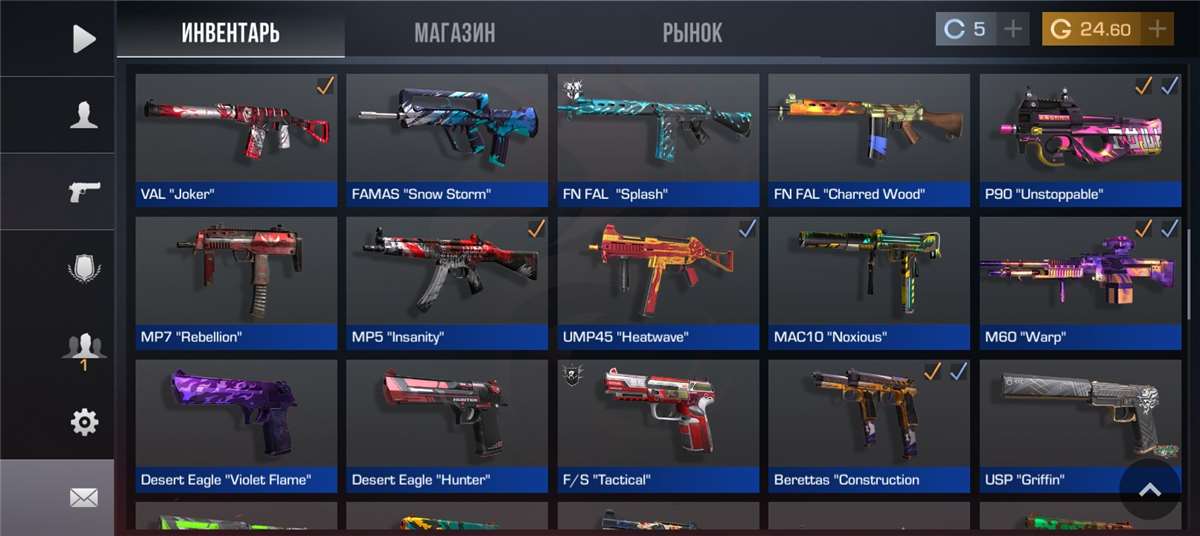Open settings via the gear icon
The height and width of the screenshot is (536, 1200).
pos(84,422)
